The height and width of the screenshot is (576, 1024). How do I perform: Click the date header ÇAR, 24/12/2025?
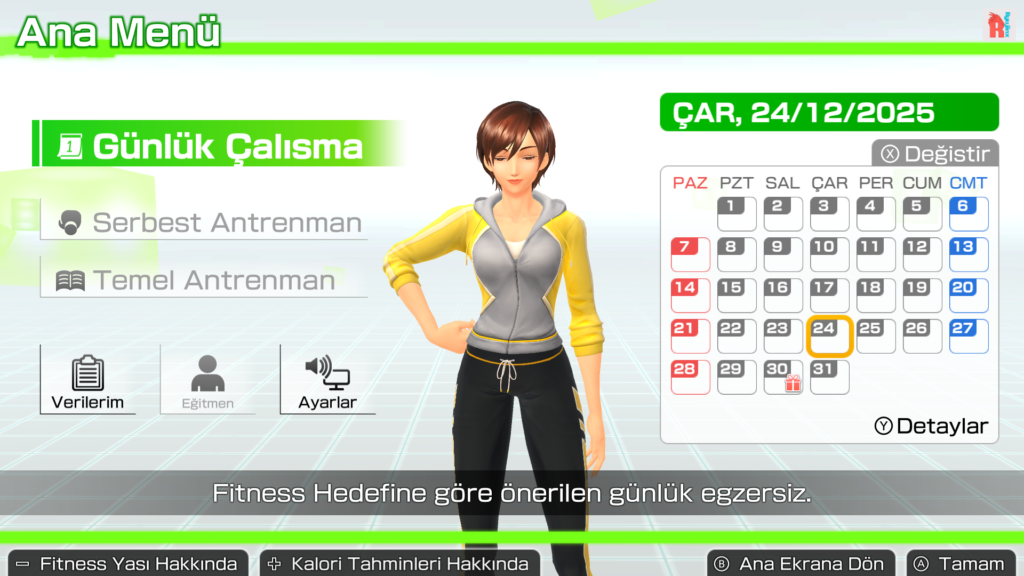pos(829,112)
